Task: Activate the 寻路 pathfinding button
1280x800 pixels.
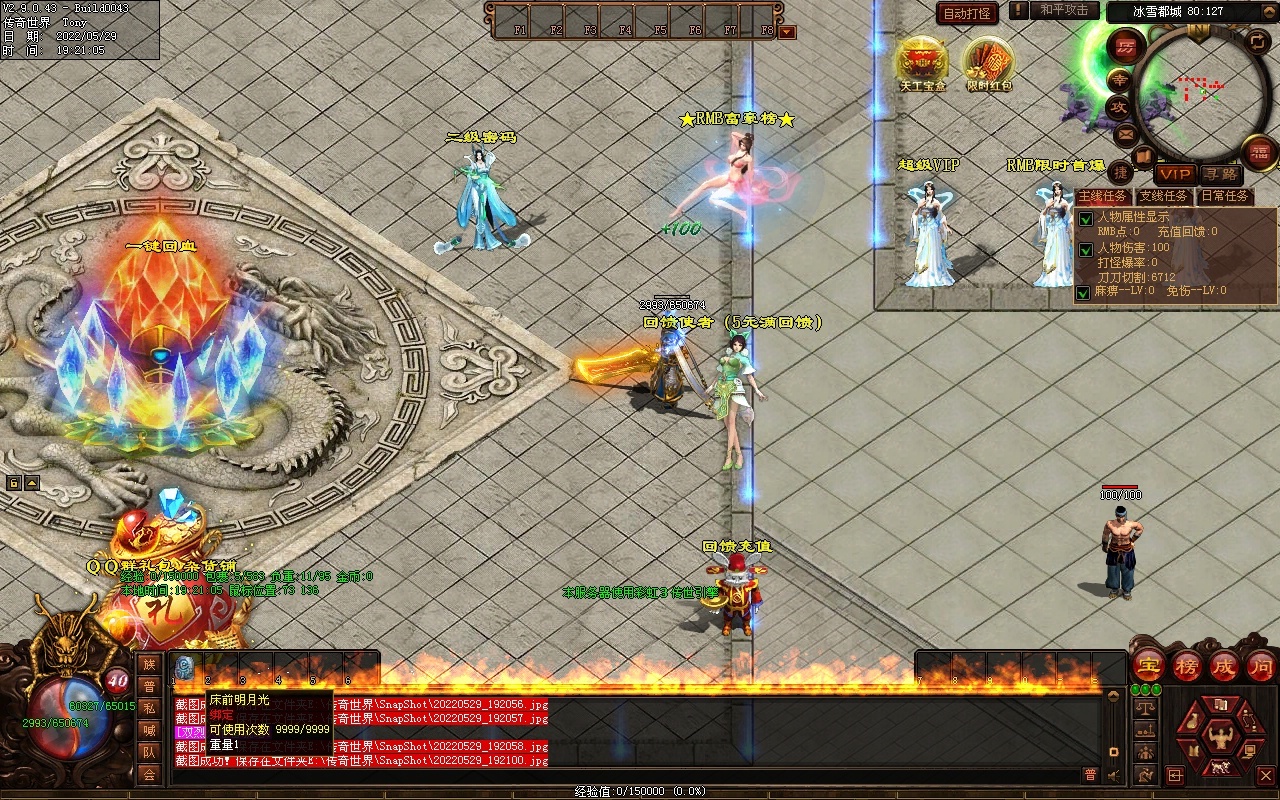Action: click(x=1220, y=174)
